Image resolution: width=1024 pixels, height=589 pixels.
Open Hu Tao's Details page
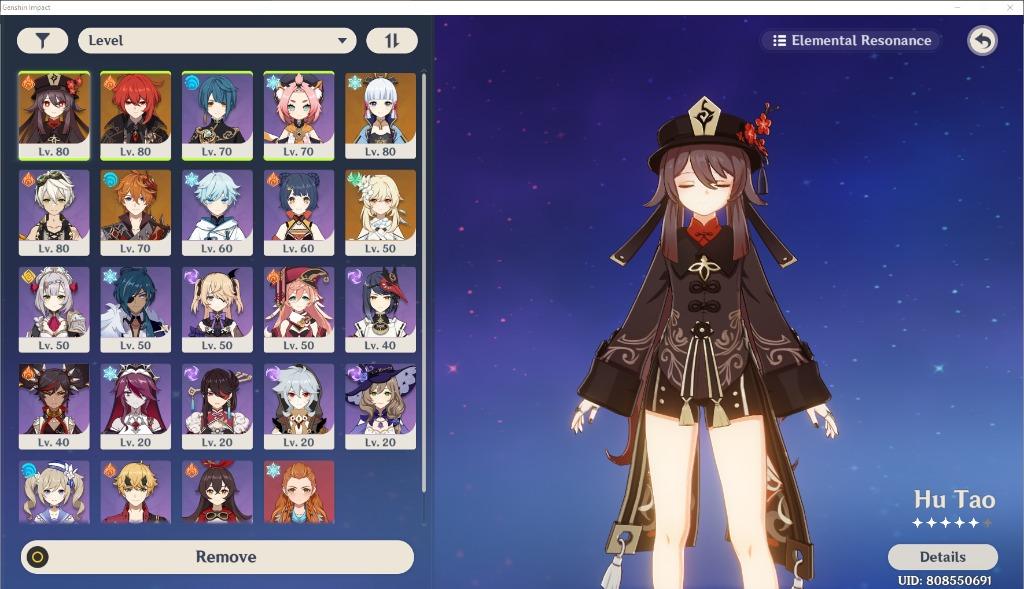942,557
